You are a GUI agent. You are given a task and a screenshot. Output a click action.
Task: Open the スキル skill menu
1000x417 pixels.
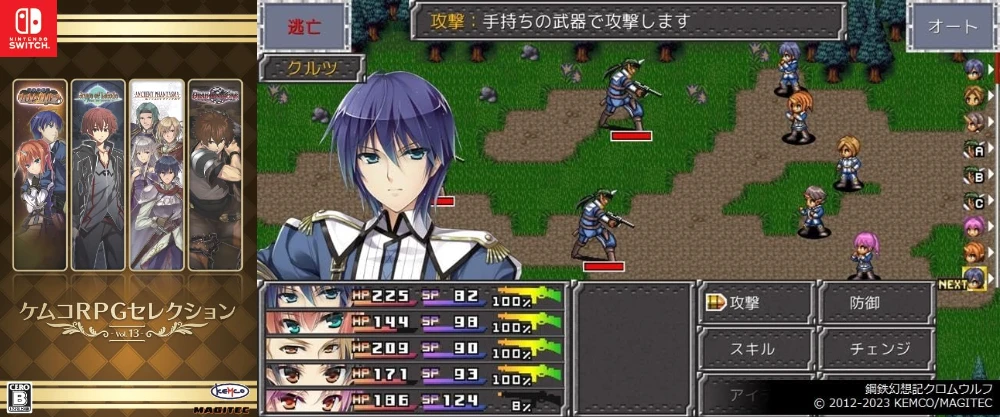(x=755, y=349)
